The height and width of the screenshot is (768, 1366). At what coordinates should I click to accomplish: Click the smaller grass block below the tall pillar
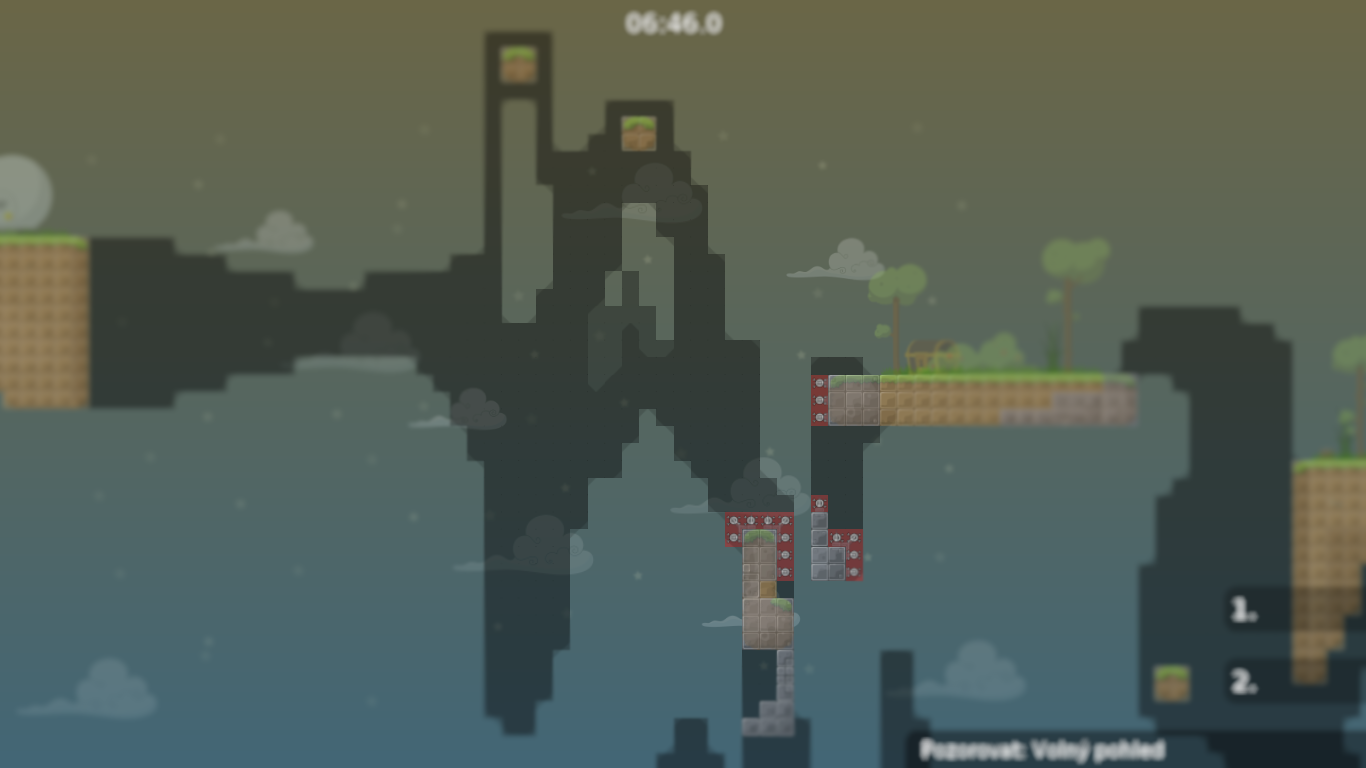click(x=637, y=131)
